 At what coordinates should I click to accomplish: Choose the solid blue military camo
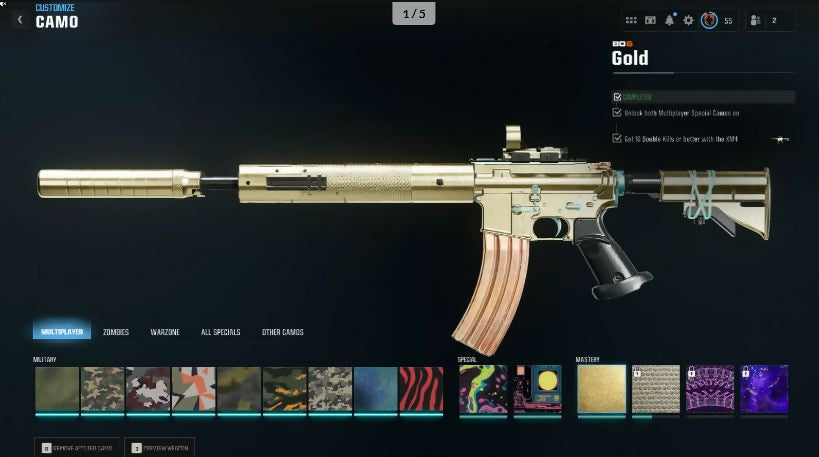pyautogui.click(x=375, y=389)
